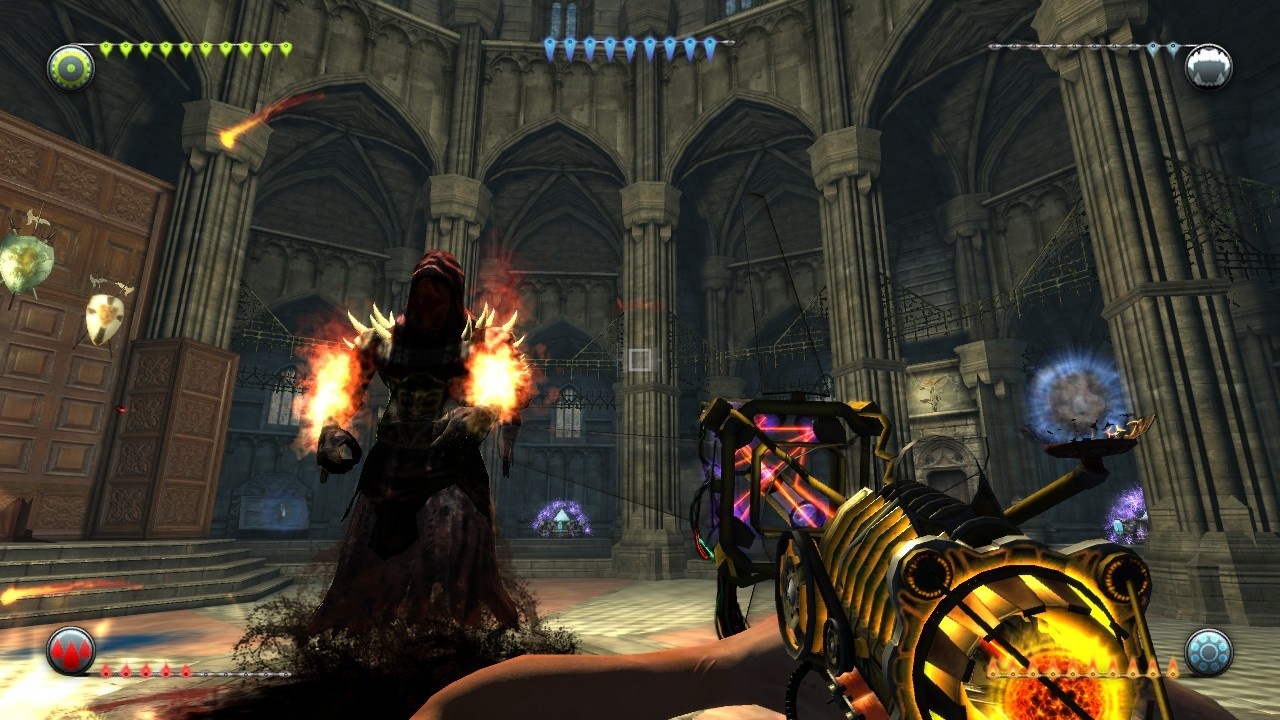Screen dimensions: 1280x720
Task: Click the leftmost lit blue pip
Action: coord(550,40)
